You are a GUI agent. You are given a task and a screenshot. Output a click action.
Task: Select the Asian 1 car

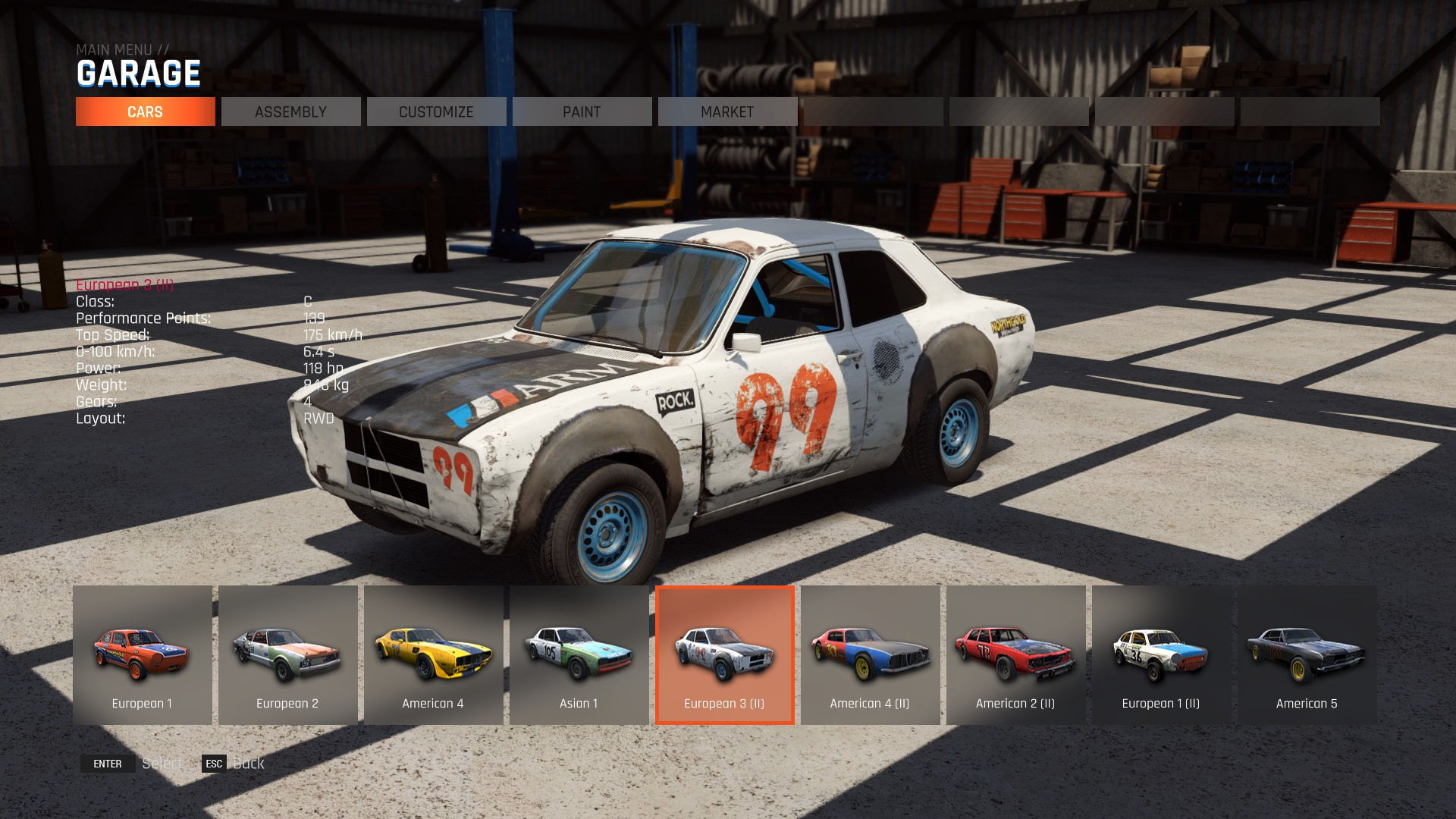tap(579, 654)
